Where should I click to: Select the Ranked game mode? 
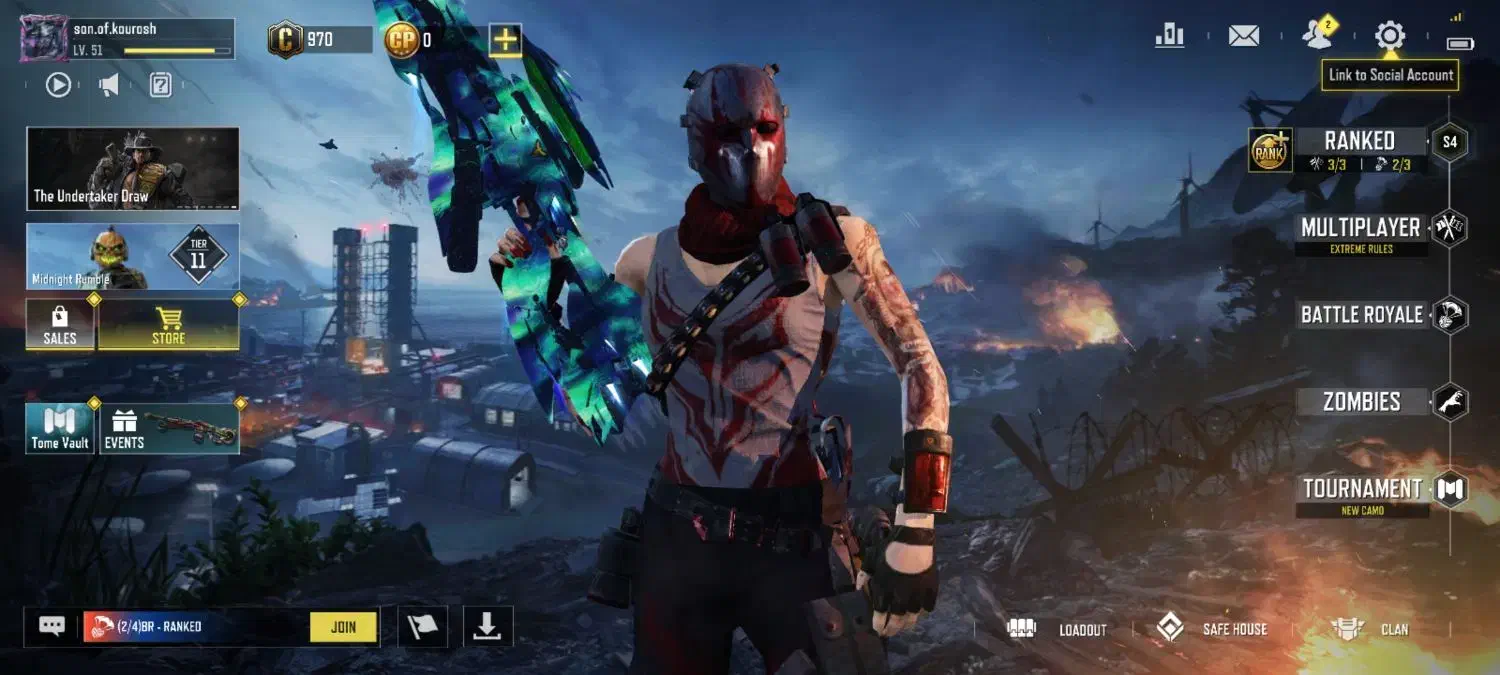point(1359,142)
